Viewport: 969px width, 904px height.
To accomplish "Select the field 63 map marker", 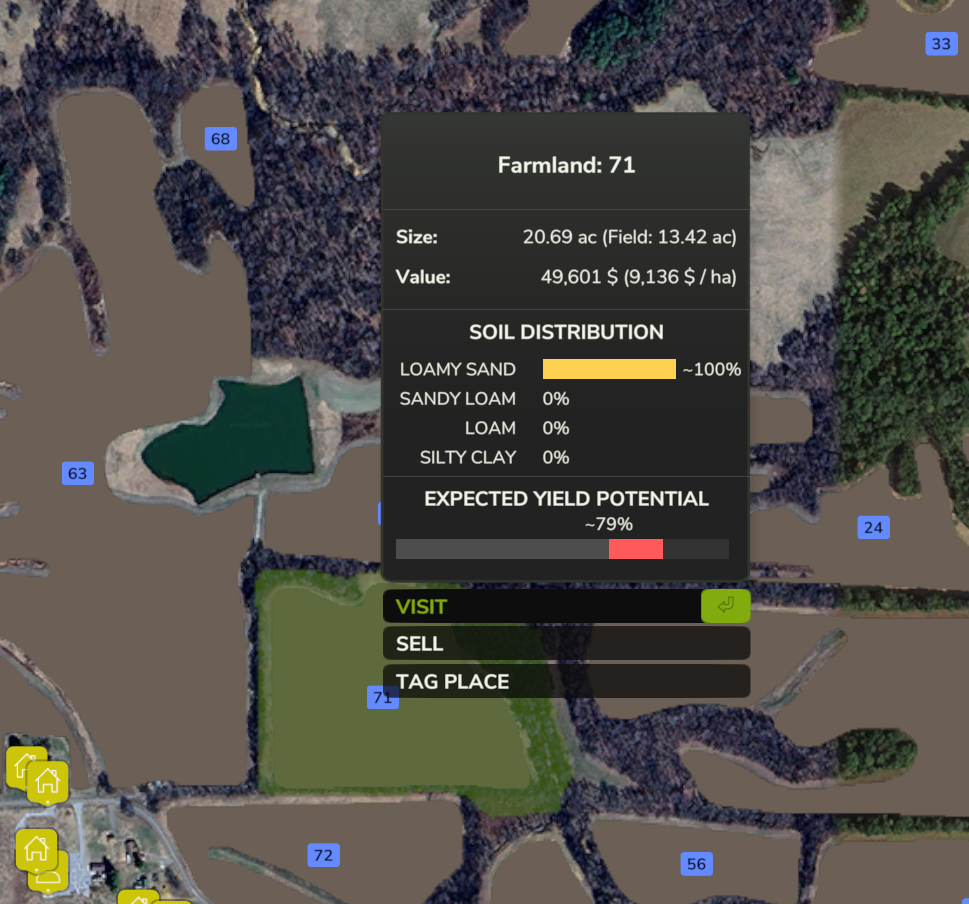I will coord(77,473).
